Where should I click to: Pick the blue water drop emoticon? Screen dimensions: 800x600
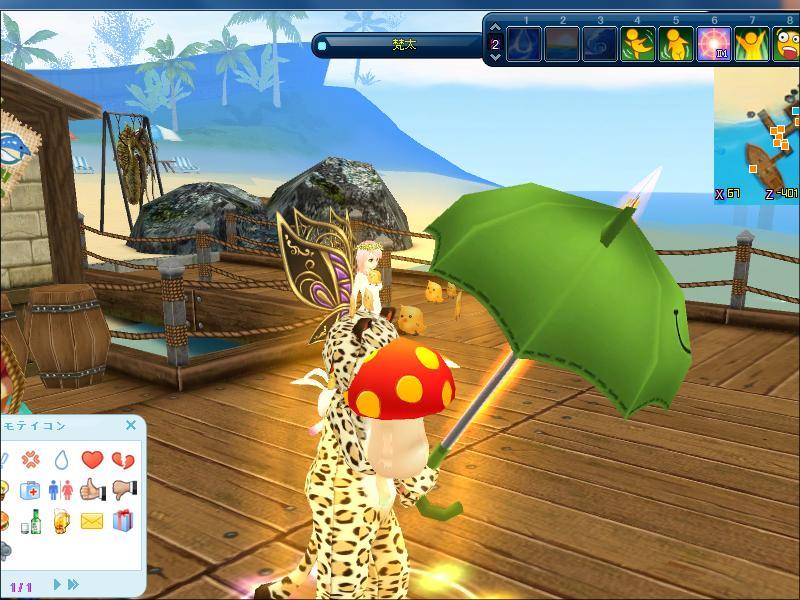61,460
